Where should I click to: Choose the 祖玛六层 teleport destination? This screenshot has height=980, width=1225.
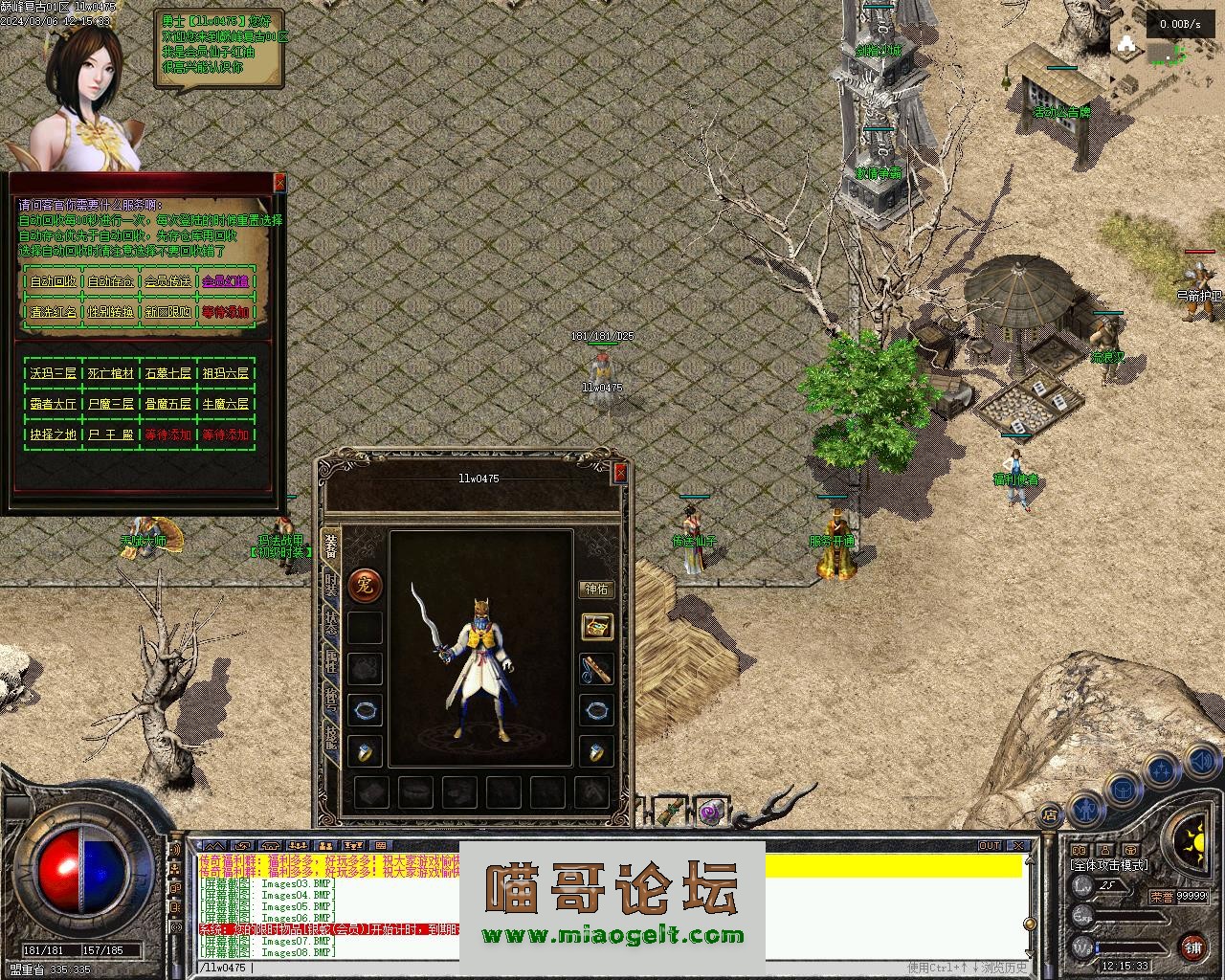coord(225,373)
